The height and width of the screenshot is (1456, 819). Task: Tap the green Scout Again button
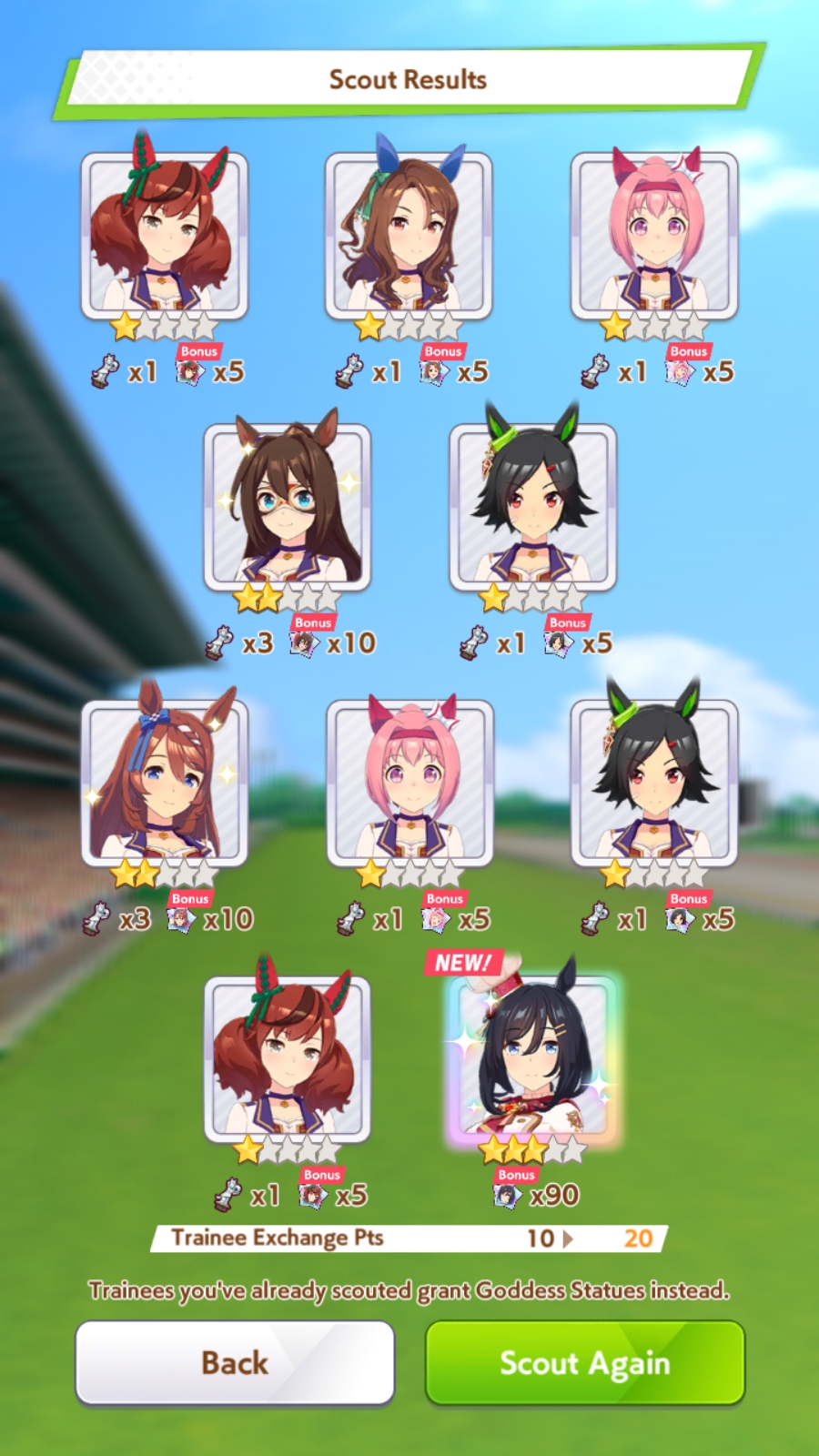[x=585, y=1362]
